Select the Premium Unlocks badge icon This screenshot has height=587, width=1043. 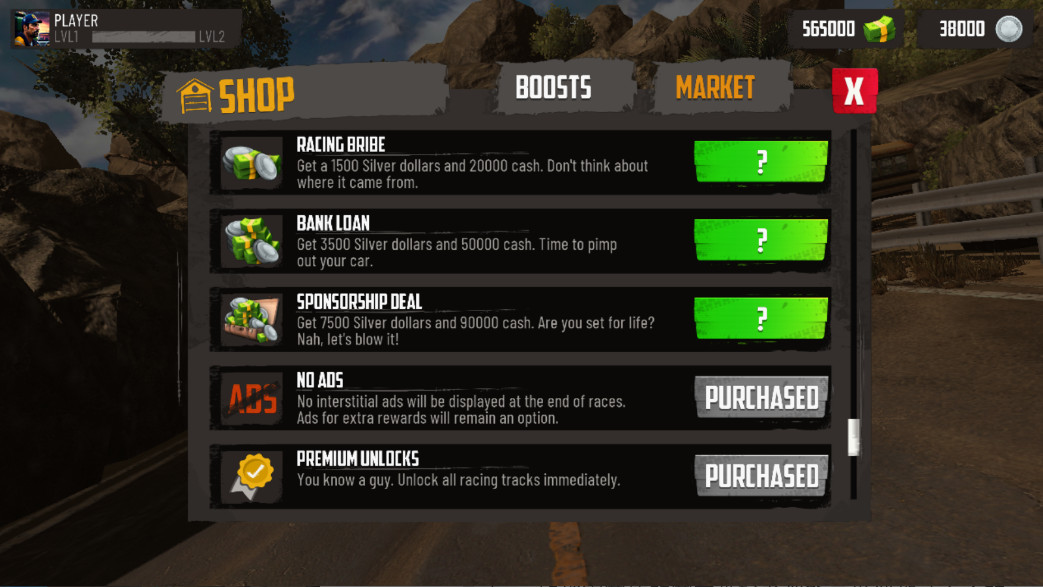[x=252, y=476]
